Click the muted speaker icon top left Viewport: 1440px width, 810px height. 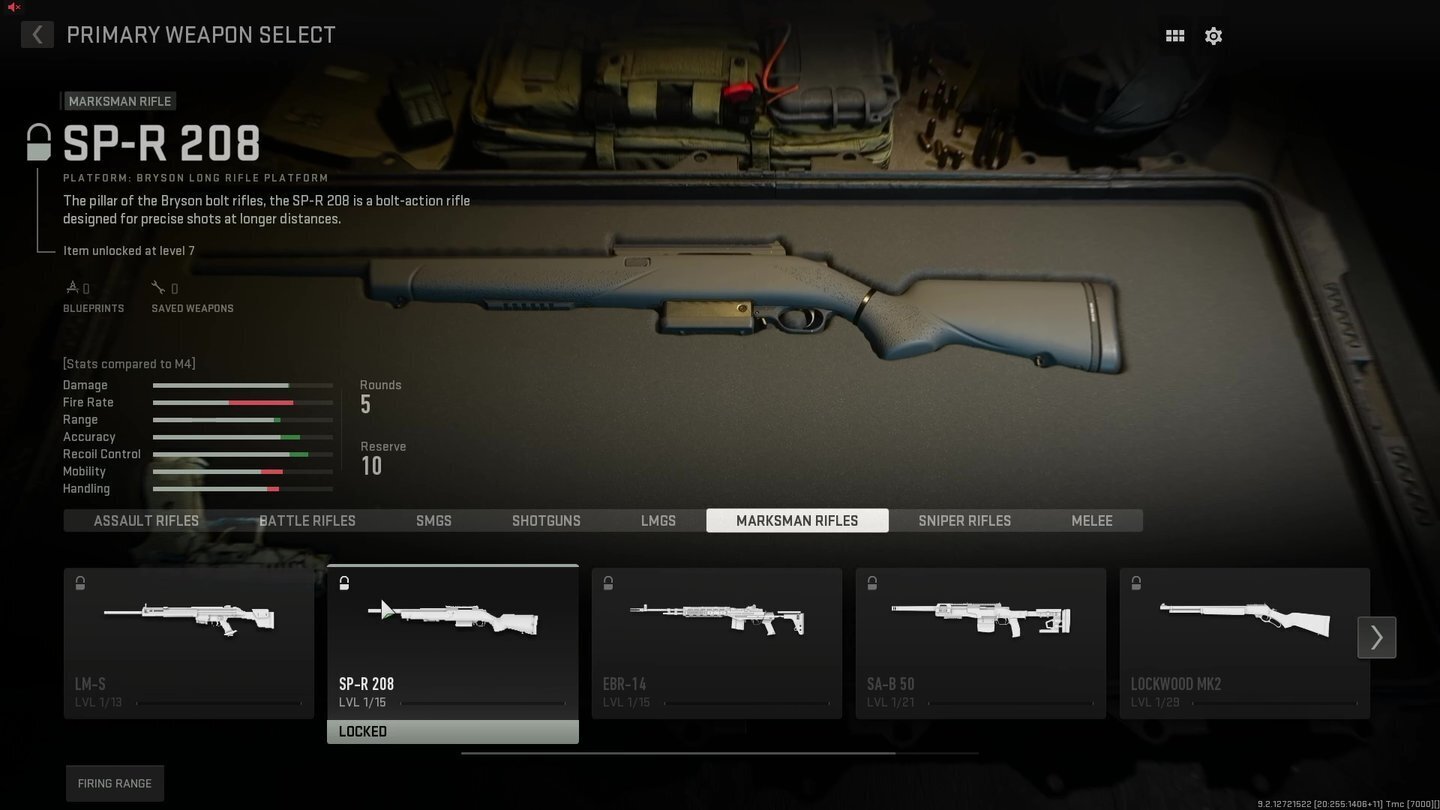click(13, 7)
